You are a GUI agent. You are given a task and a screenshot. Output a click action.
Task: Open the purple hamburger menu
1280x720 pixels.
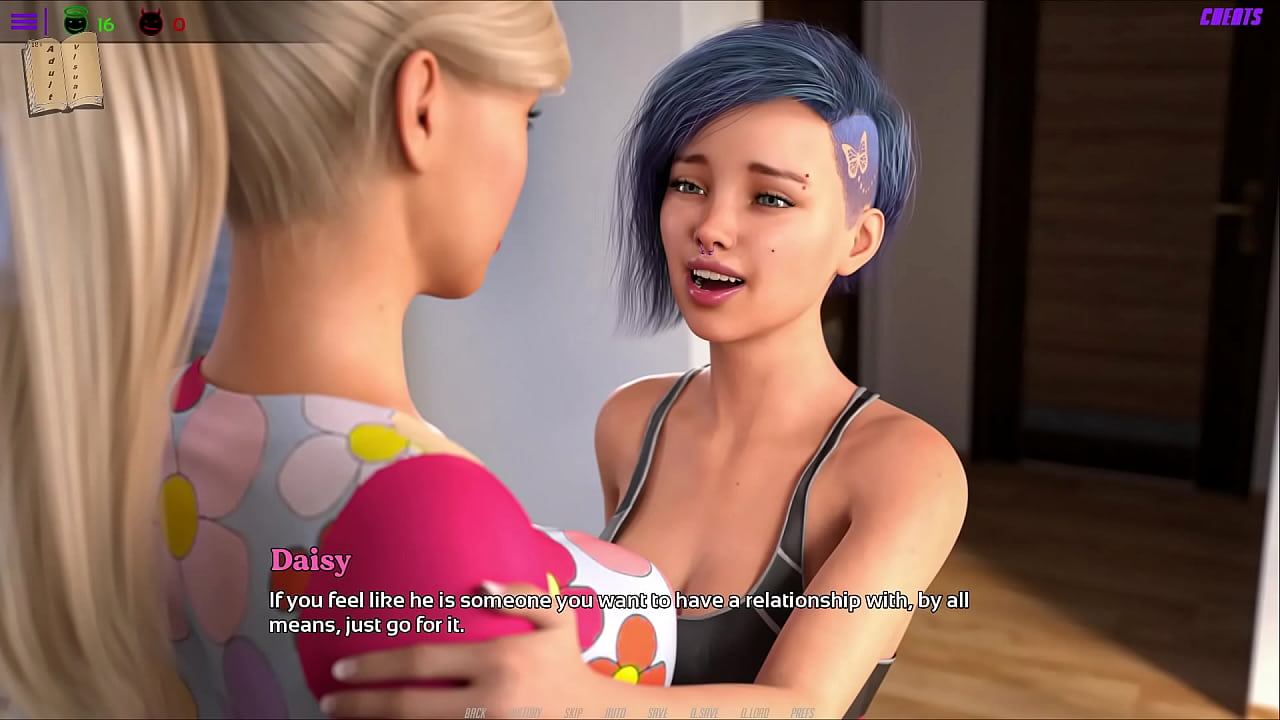(24, 21)
